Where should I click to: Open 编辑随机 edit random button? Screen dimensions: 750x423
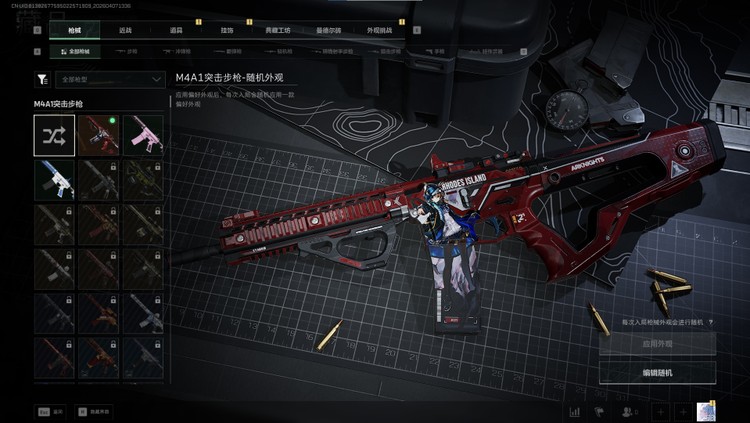click(x=657, y=372)
